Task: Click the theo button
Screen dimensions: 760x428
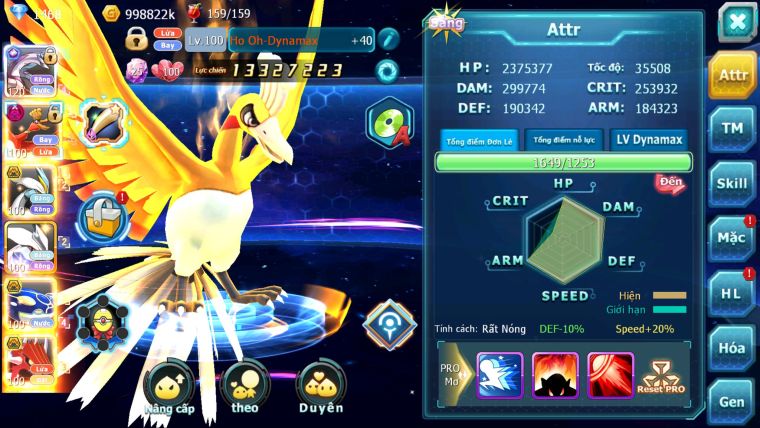Action: (x=244, y=389)
